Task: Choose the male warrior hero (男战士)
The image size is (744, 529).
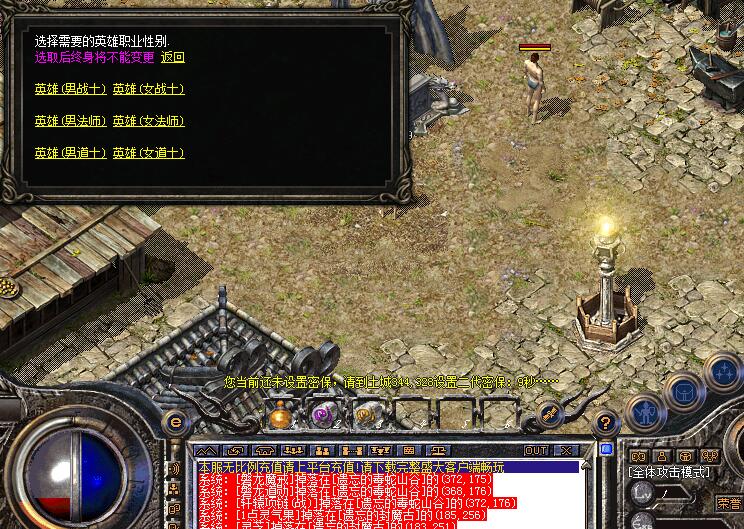Action: pos(70,90)
